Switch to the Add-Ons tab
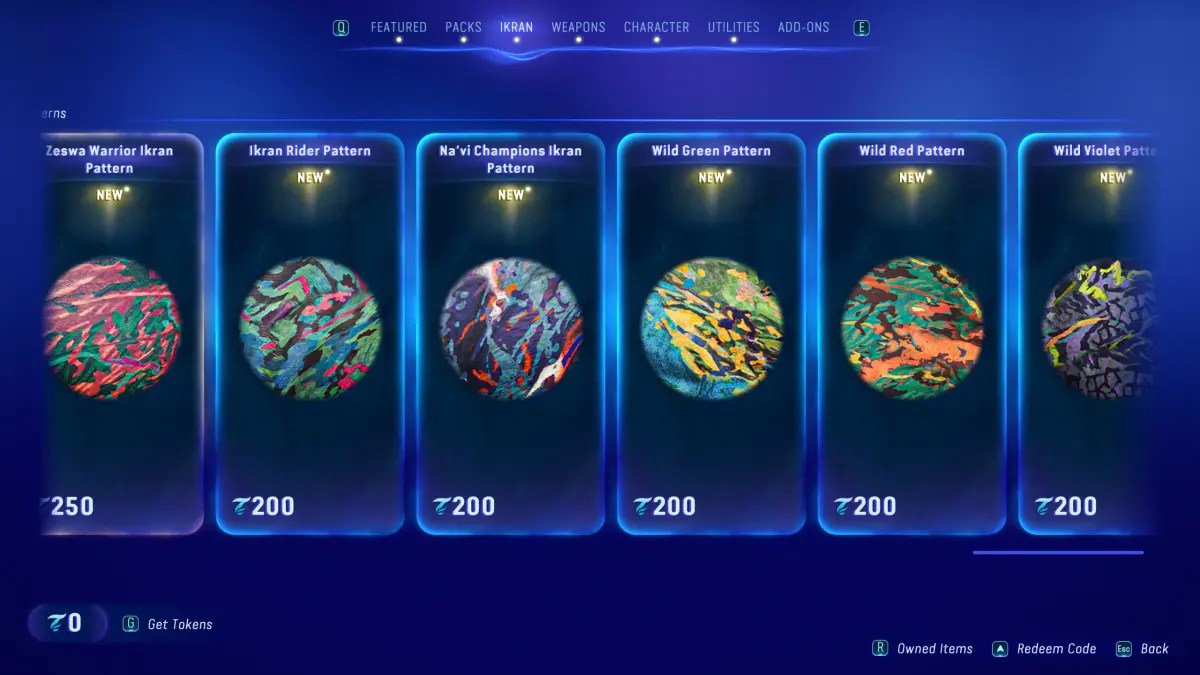Viewport: 1200px width, 675px height. point(803,27)
